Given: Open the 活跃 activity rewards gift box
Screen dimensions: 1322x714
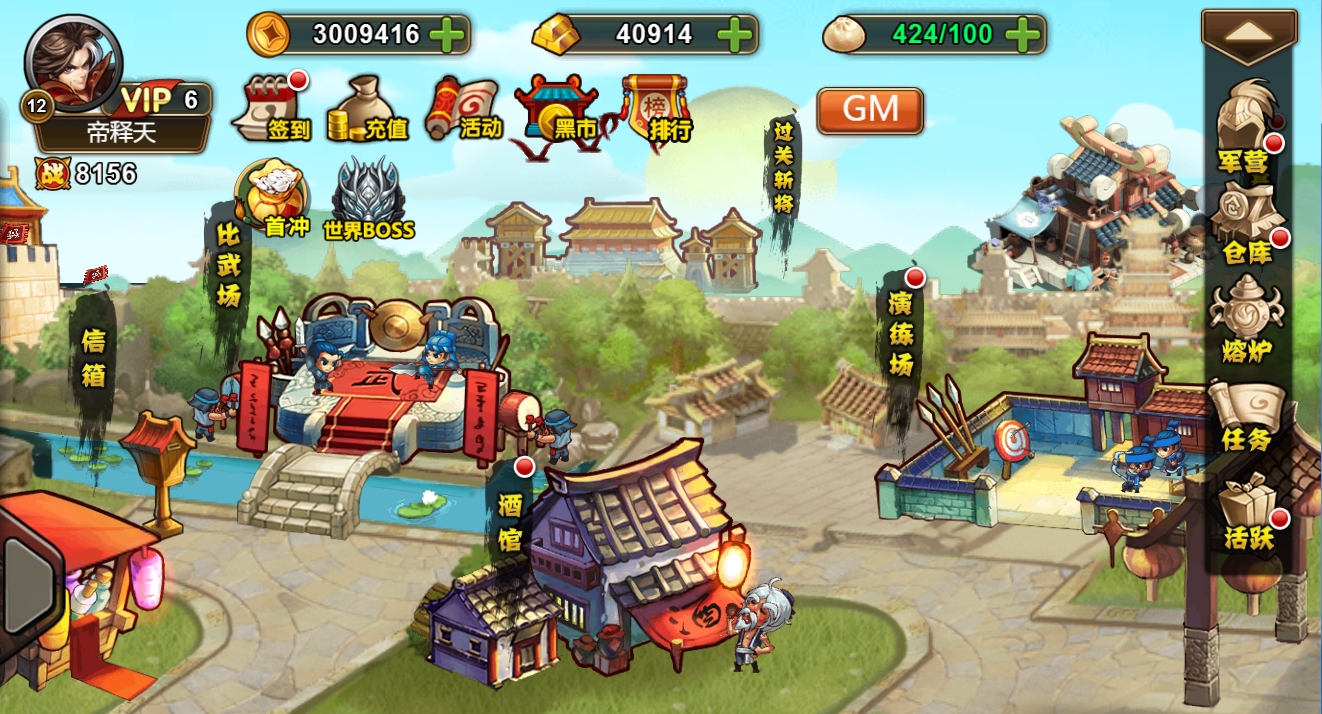Looking at the screenshot, I should (1247, 510).
